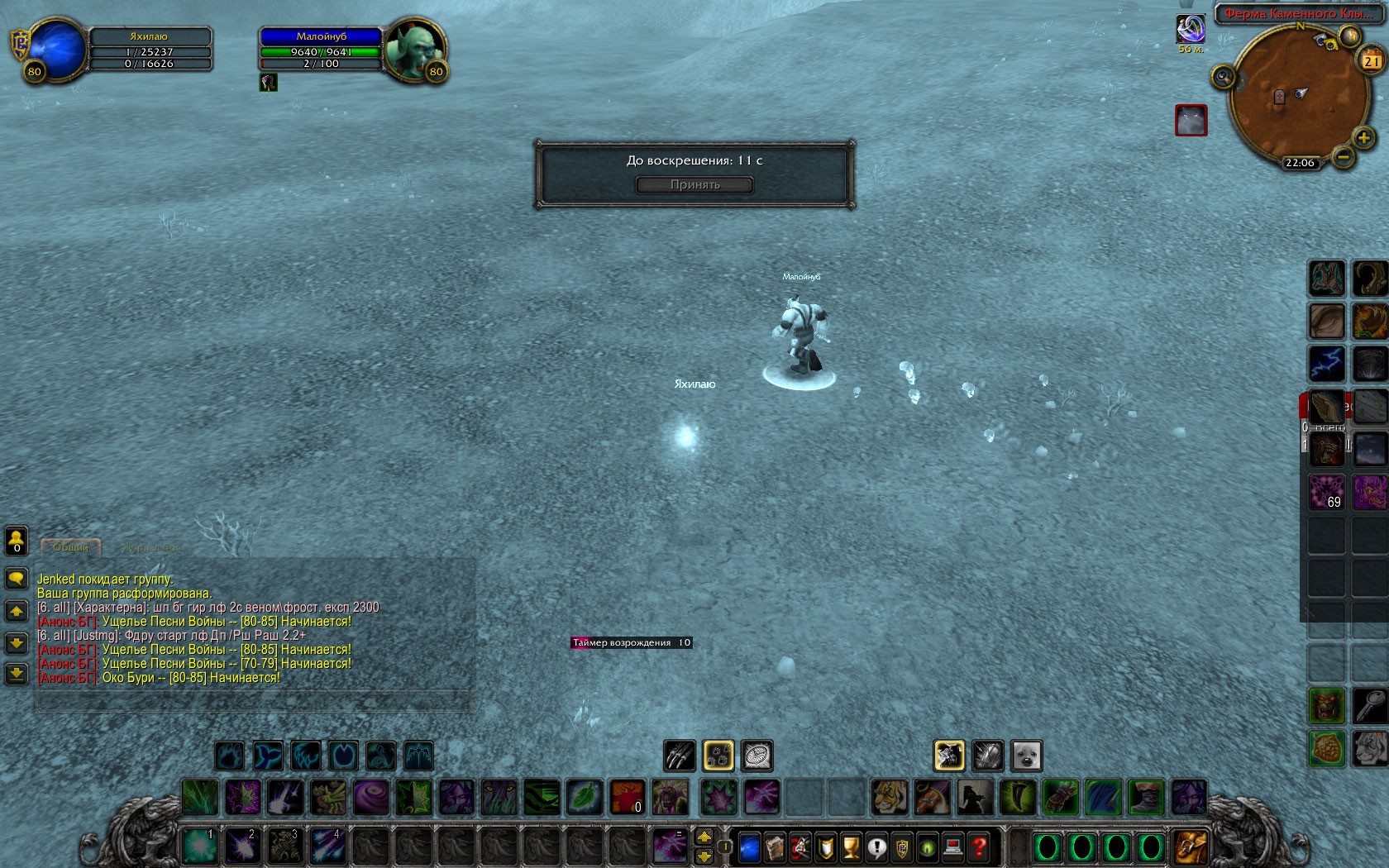This screenshot has height=868, width=1389.
Task: Select the Яхилаю player portrait
Action: point(56,50)
